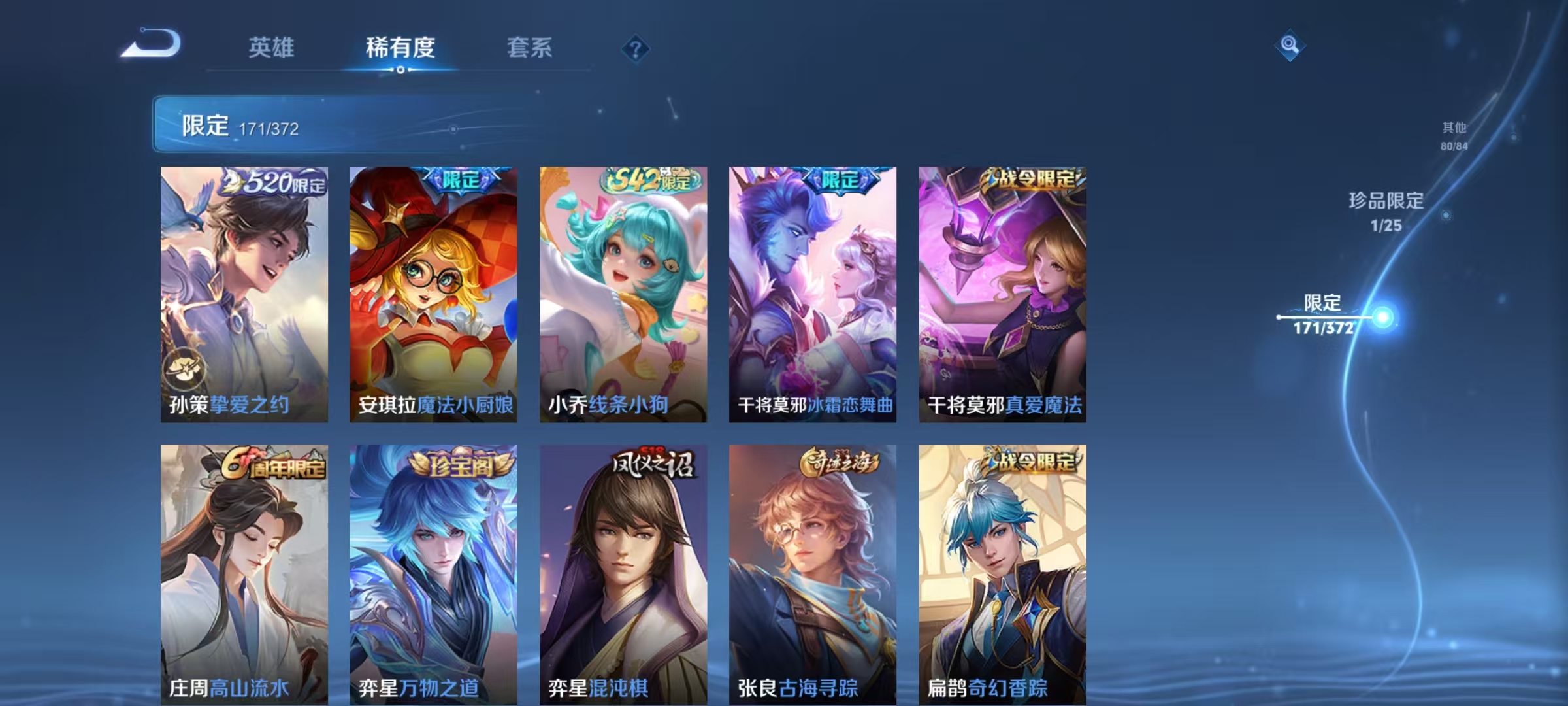Select the 稀有度 tab
This screenshot has height=706, width=1568.
pos(401,48)
